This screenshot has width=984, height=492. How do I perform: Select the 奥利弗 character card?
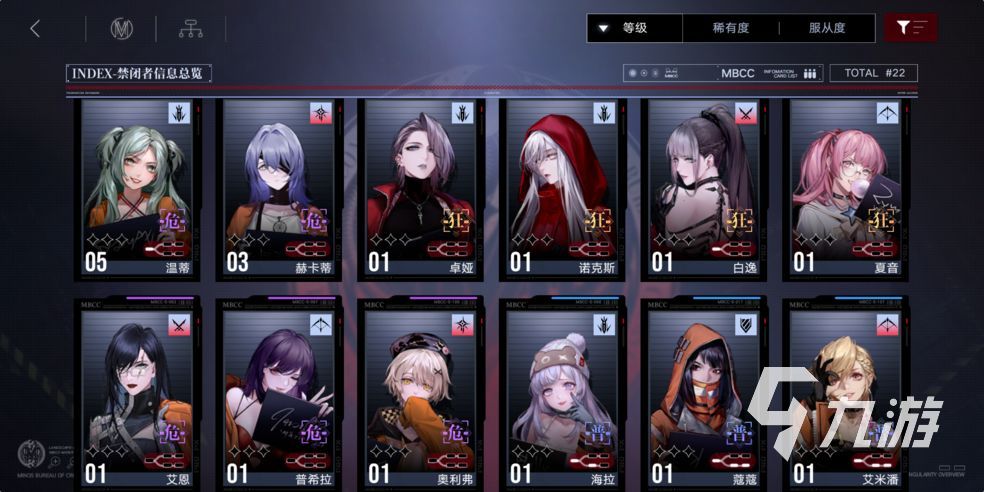pyautogui.click(x=420, y=395)
